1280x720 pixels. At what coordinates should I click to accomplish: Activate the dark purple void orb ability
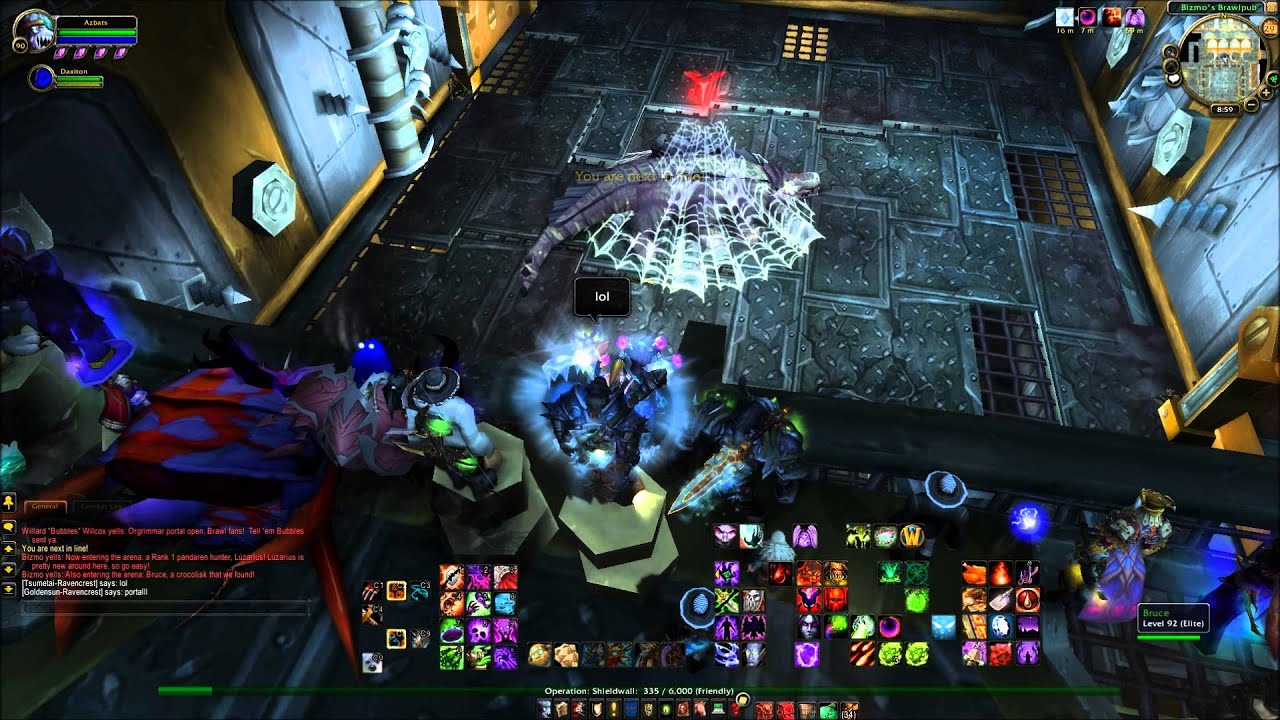click(888, 627)
